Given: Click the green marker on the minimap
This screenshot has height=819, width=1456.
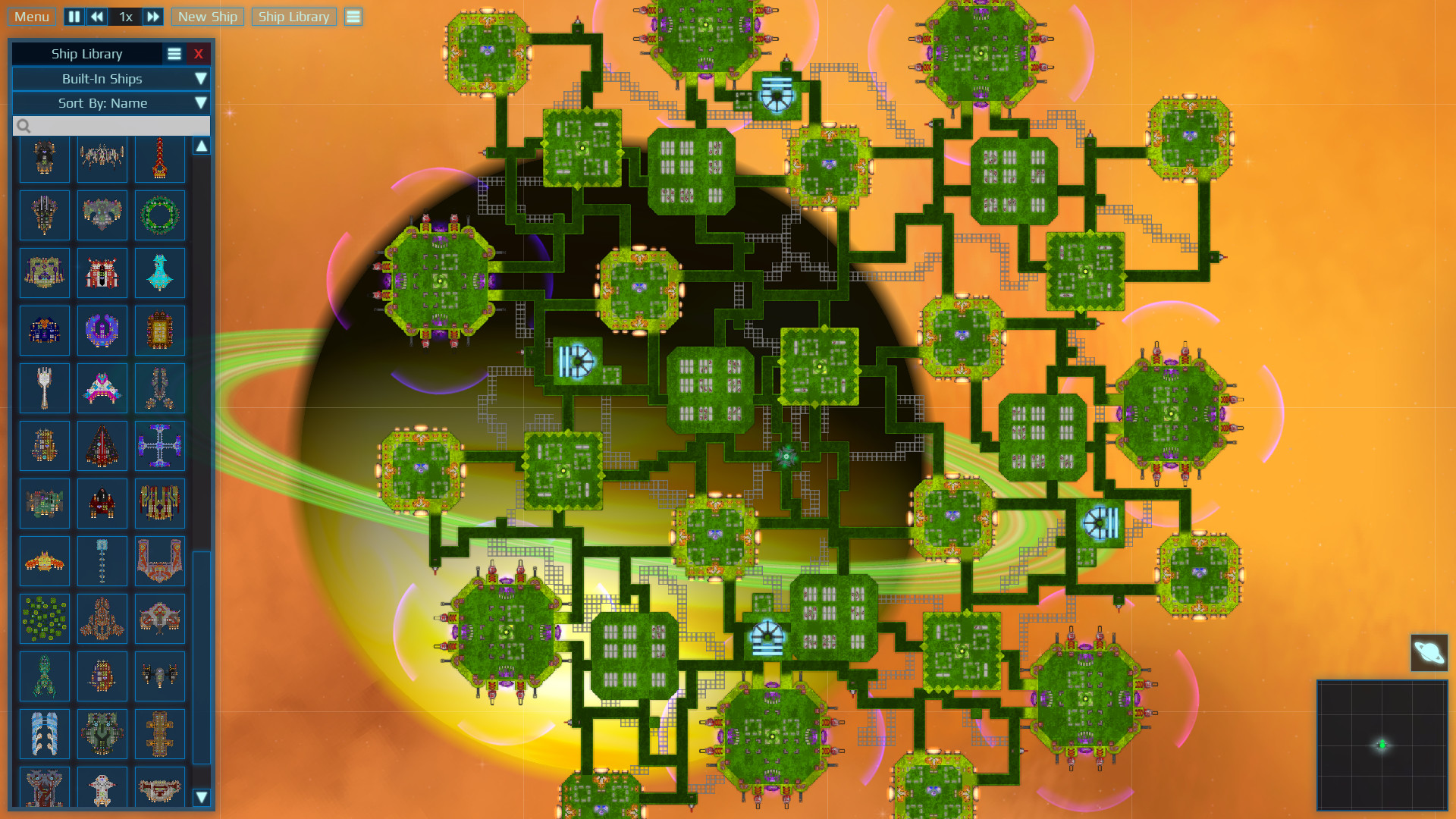Looking at the screenshot, I should tap(1383, 744).
